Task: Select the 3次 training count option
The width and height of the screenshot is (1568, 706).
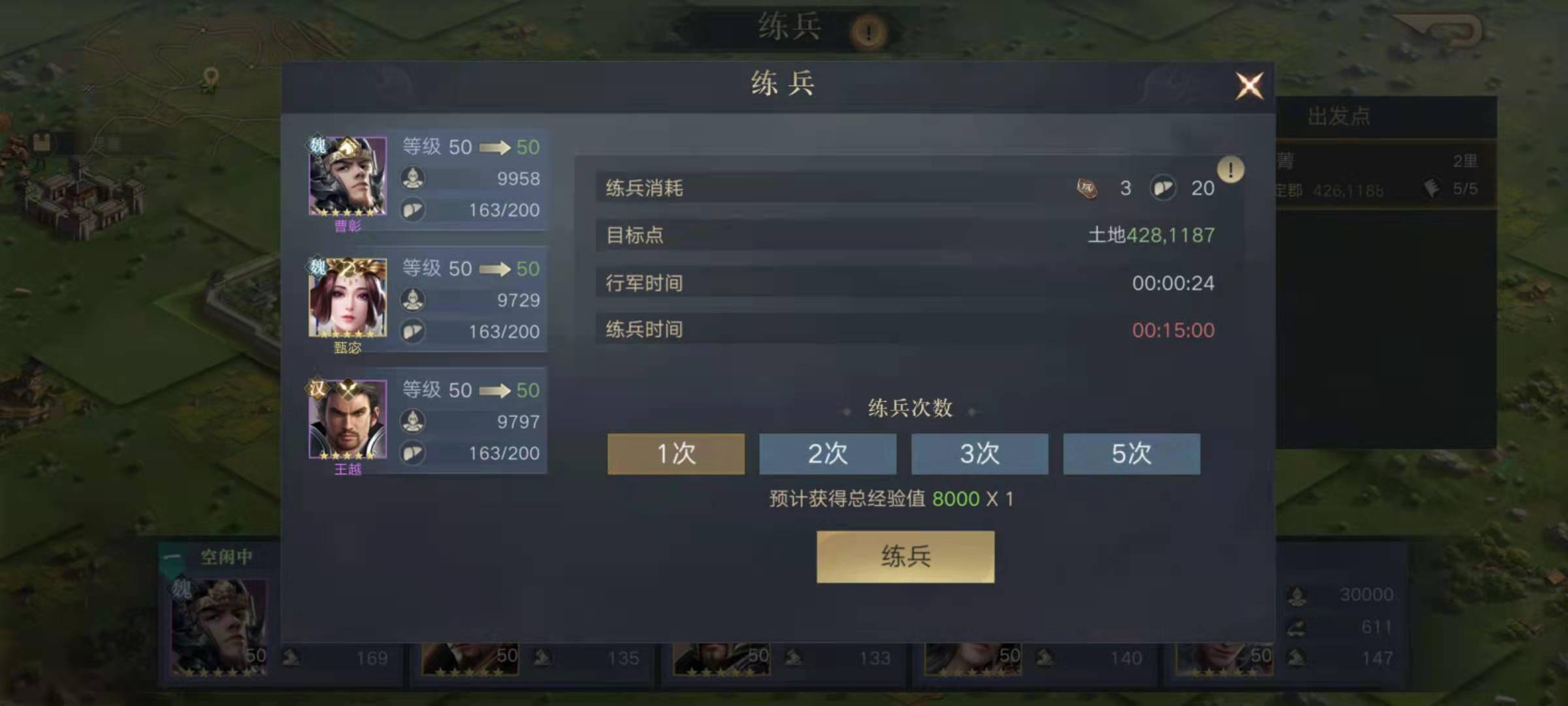Action: tap(979, 454)
